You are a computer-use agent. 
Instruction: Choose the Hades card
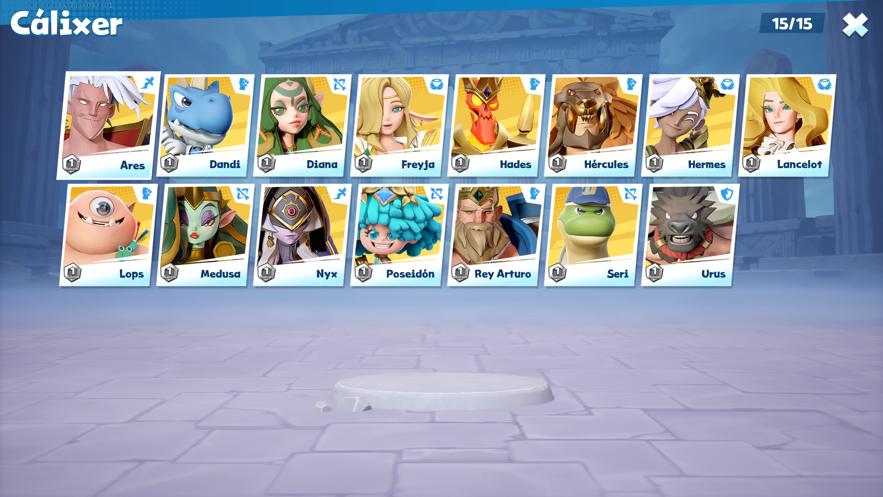(496, 125)
